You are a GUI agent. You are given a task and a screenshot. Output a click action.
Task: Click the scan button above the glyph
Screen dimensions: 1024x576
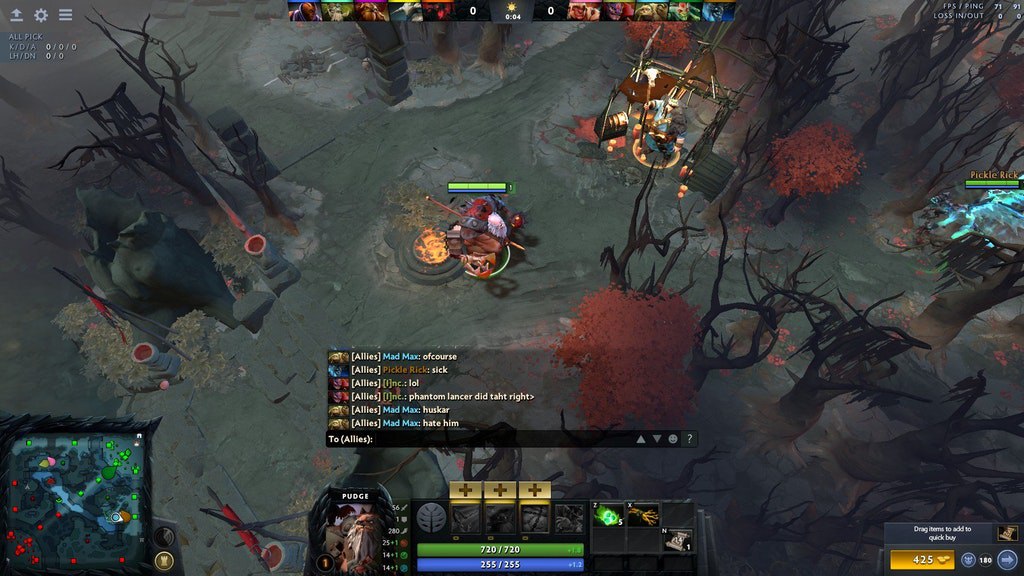(163, 536)
